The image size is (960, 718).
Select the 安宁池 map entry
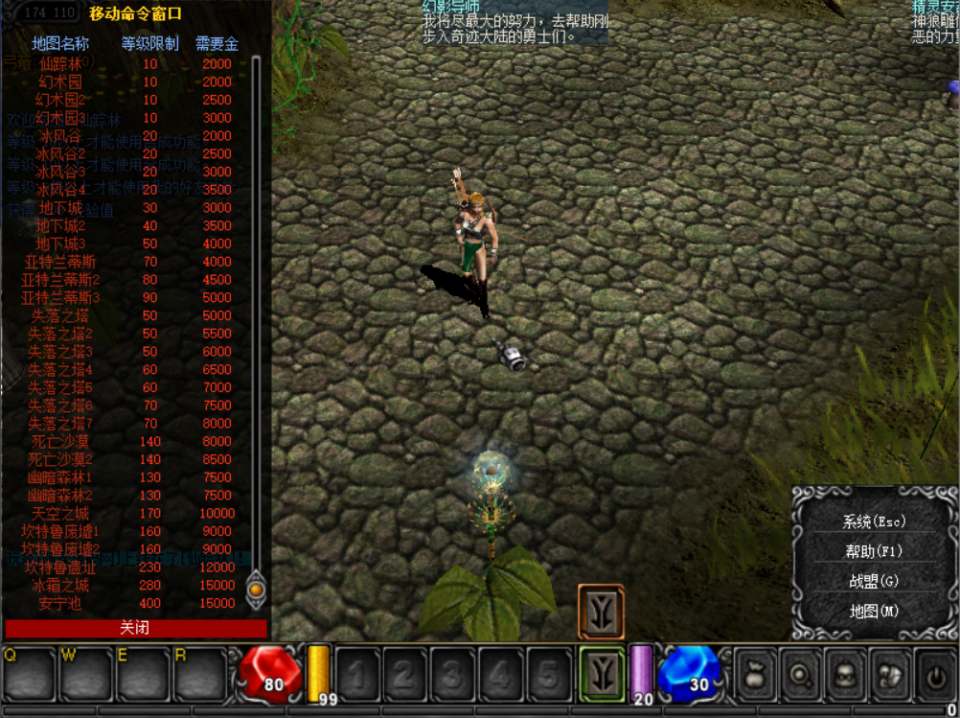(60, 603)
